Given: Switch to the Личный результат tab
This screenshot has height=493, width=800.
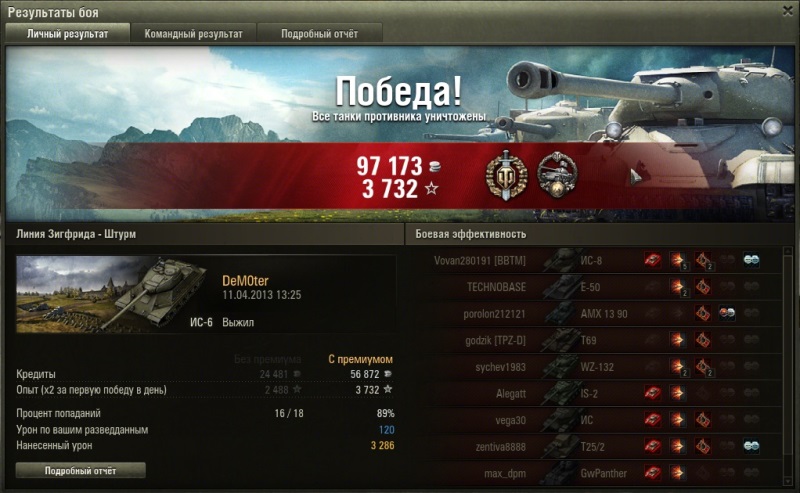Looking at the screenshot, I should pyautogui.click(x=67, y=34).
